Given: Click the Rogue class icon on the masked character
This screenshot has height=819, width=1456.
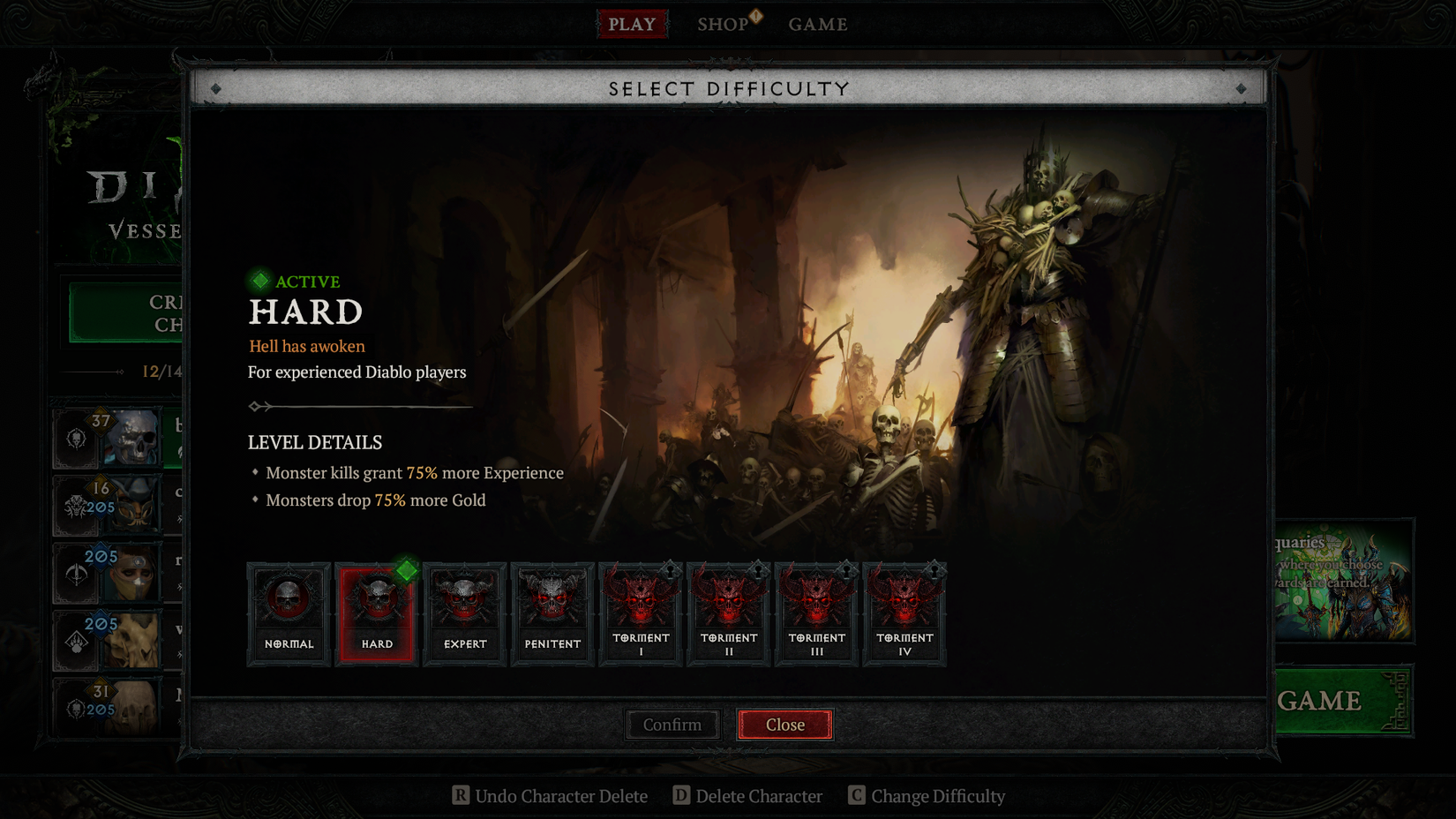Looking at the screenshot, I should 76,574.
